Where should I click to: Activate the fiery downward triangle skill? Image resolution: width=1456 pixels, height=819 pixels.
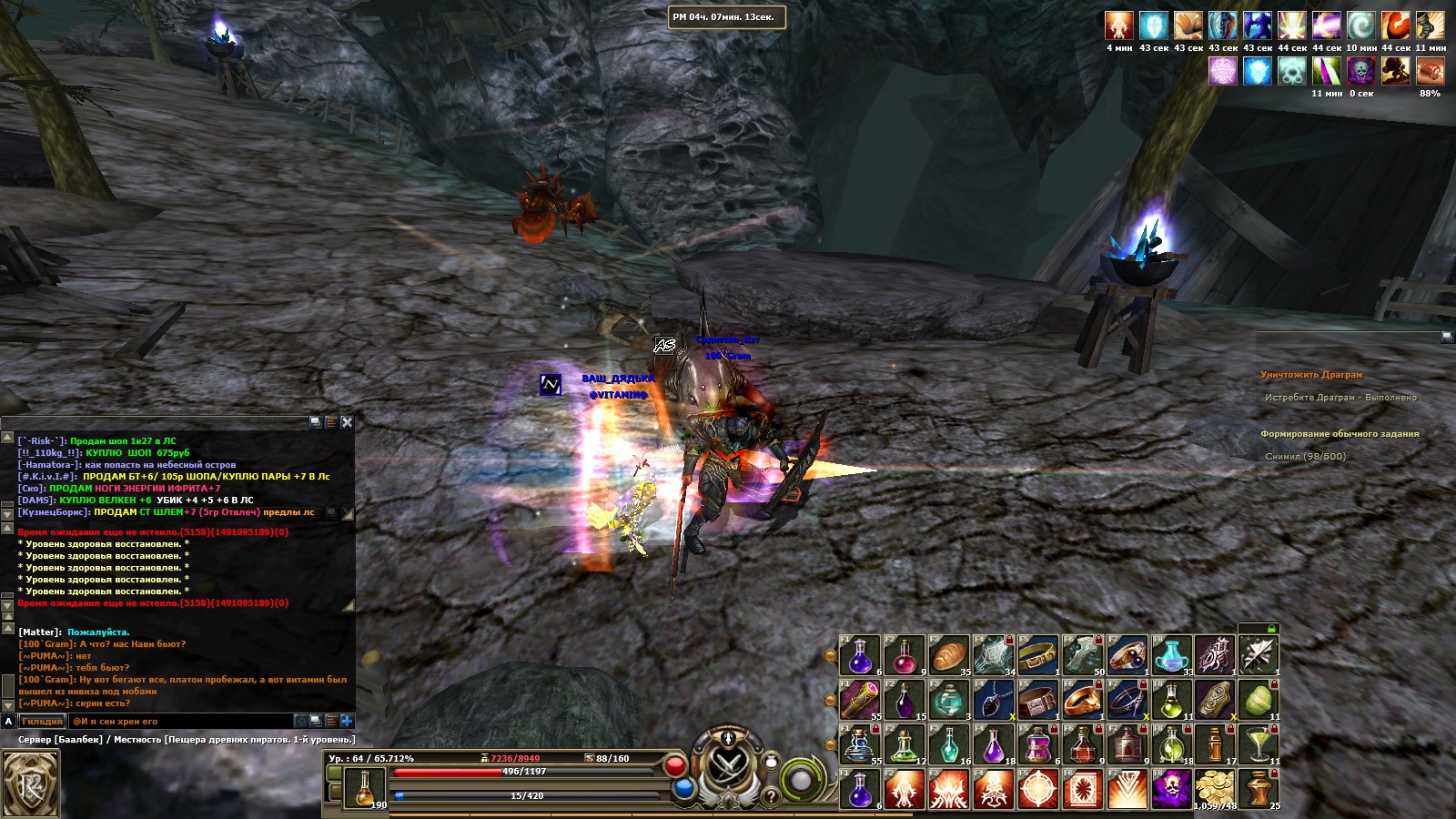(1127, 789)
